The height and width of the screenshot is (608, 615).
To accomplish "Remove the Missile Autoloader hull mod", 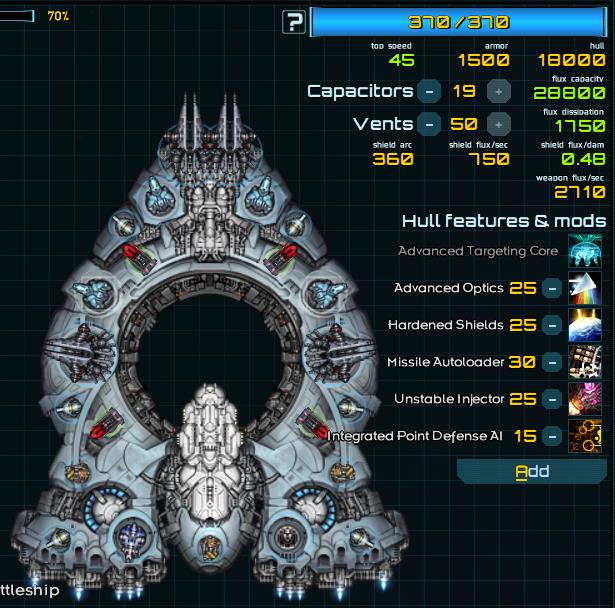I will (551, 362).
